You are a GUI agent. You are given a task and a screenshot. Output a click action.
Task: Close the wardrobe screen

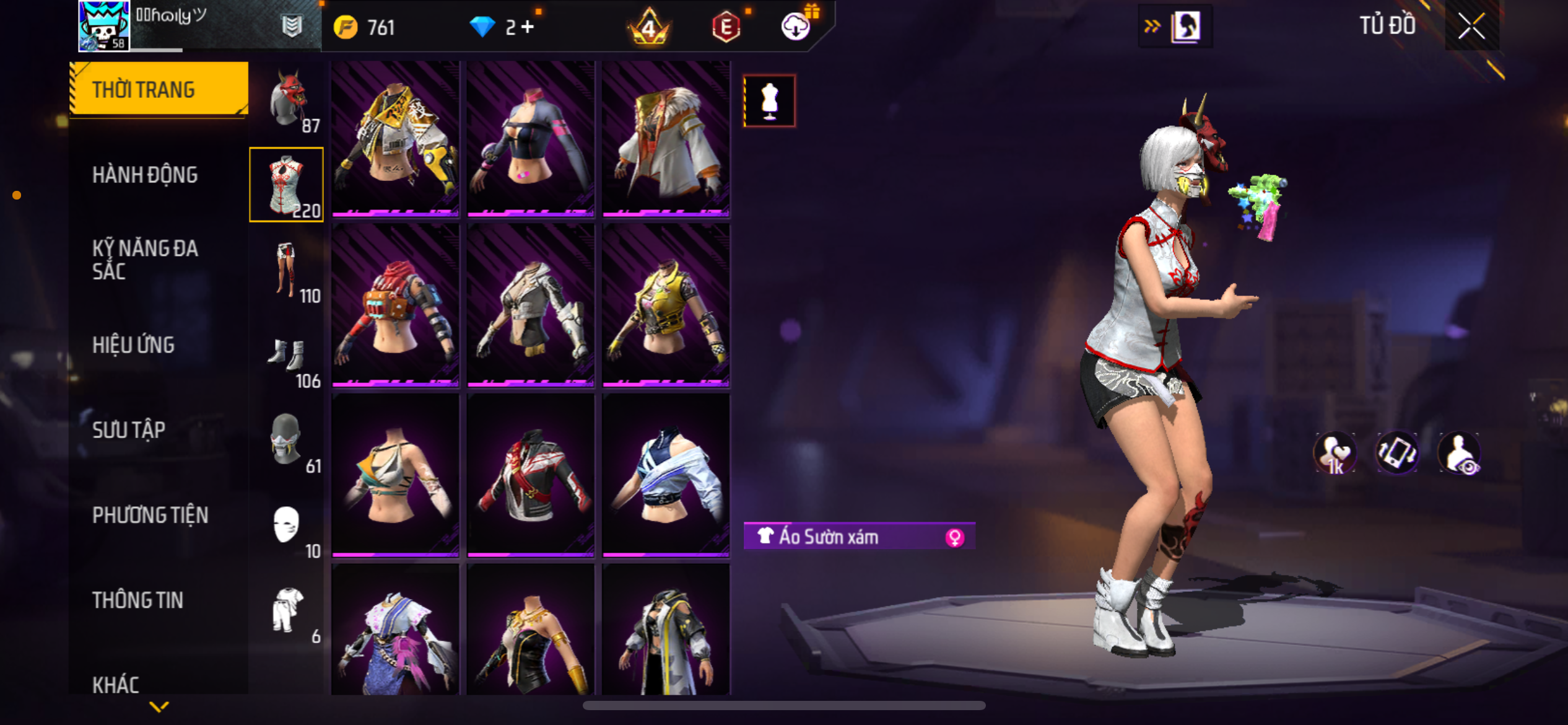[1471, 26]
